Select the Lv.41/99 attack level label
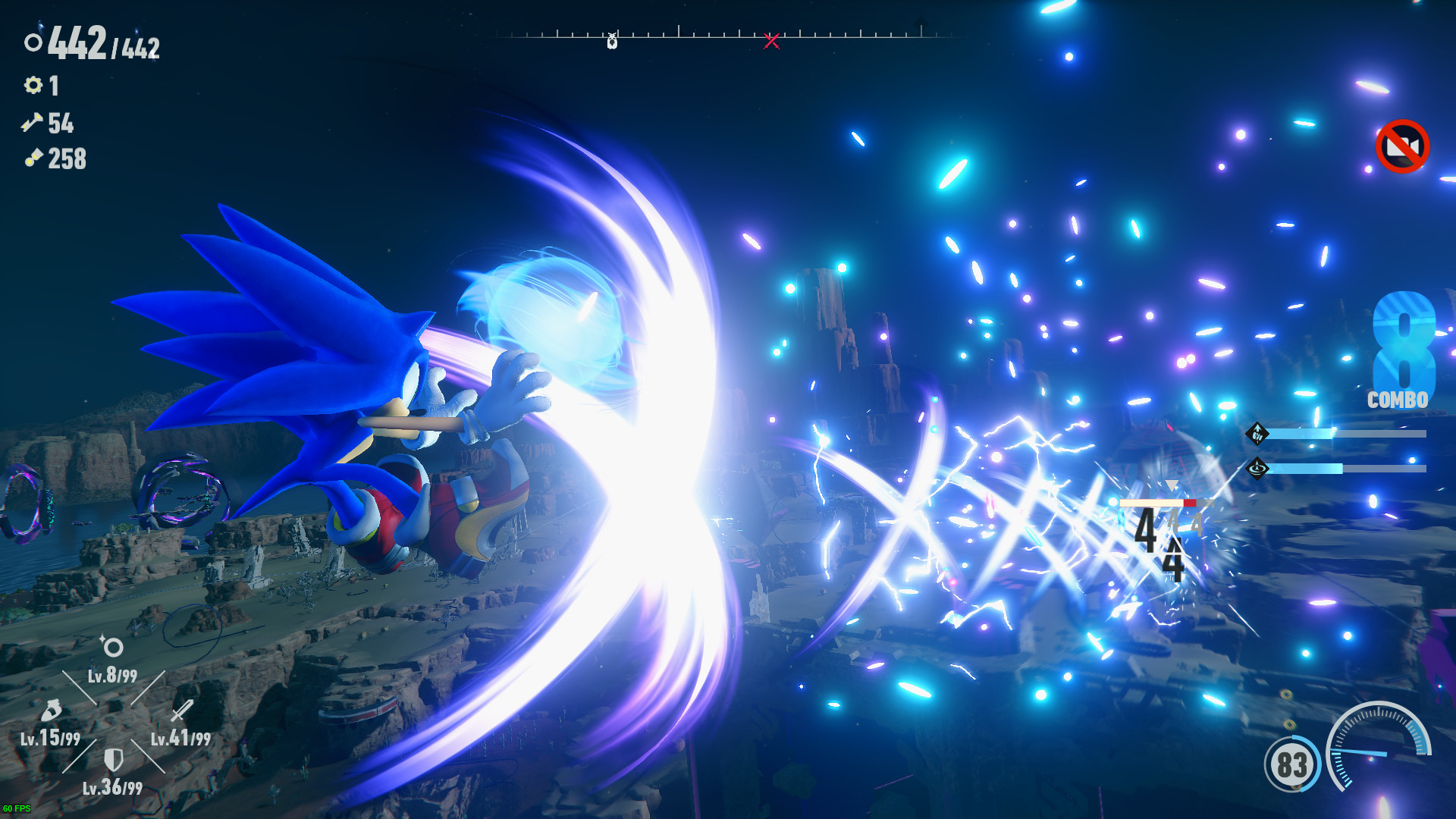Image resolution: width=1456 pixels, height=819 pixels. pos(182,736)
